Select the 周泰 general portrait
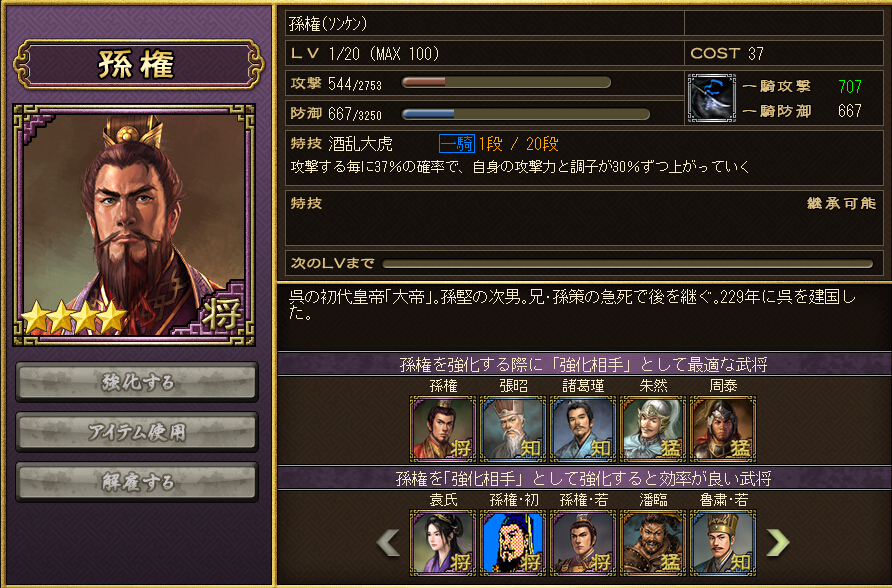The width and height of the screenshot is (892, 588). [x=723, y=429]
